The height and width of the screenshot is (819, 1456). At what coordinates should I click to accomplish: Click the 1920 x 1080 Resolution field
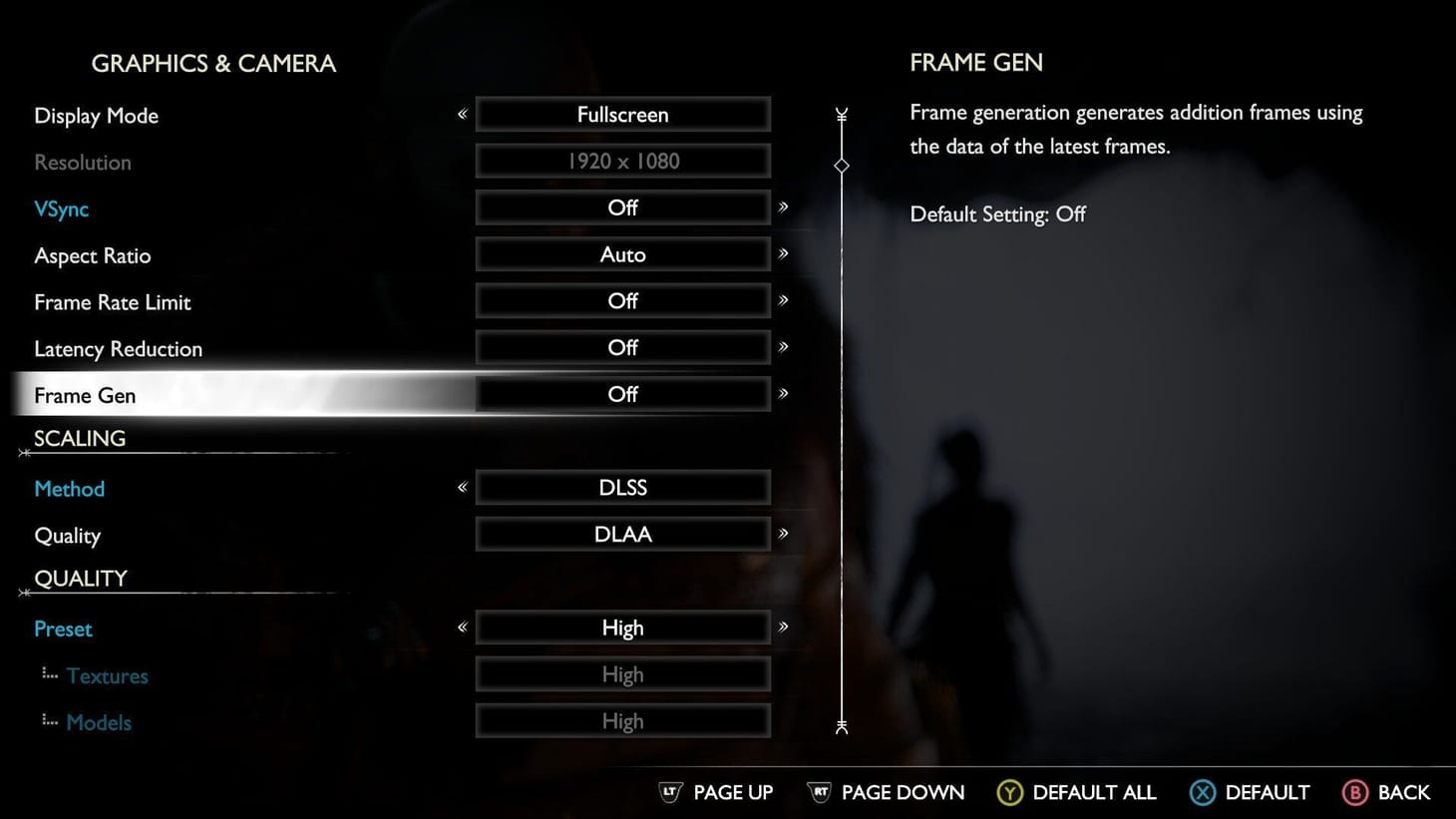click(x=623, y=161)
